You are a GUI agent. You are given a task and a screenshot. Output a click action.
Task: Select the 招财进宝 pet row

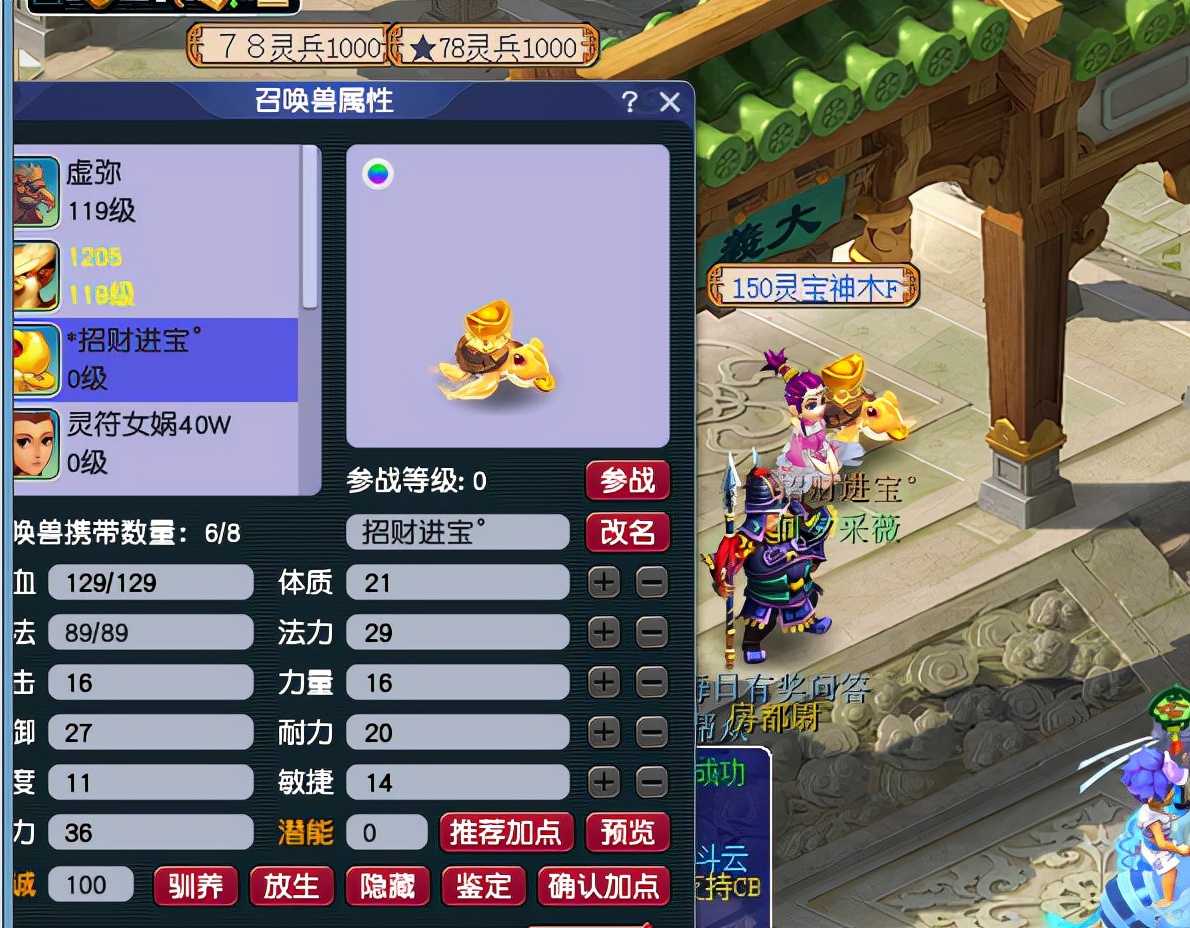click(x=155, y=359)
